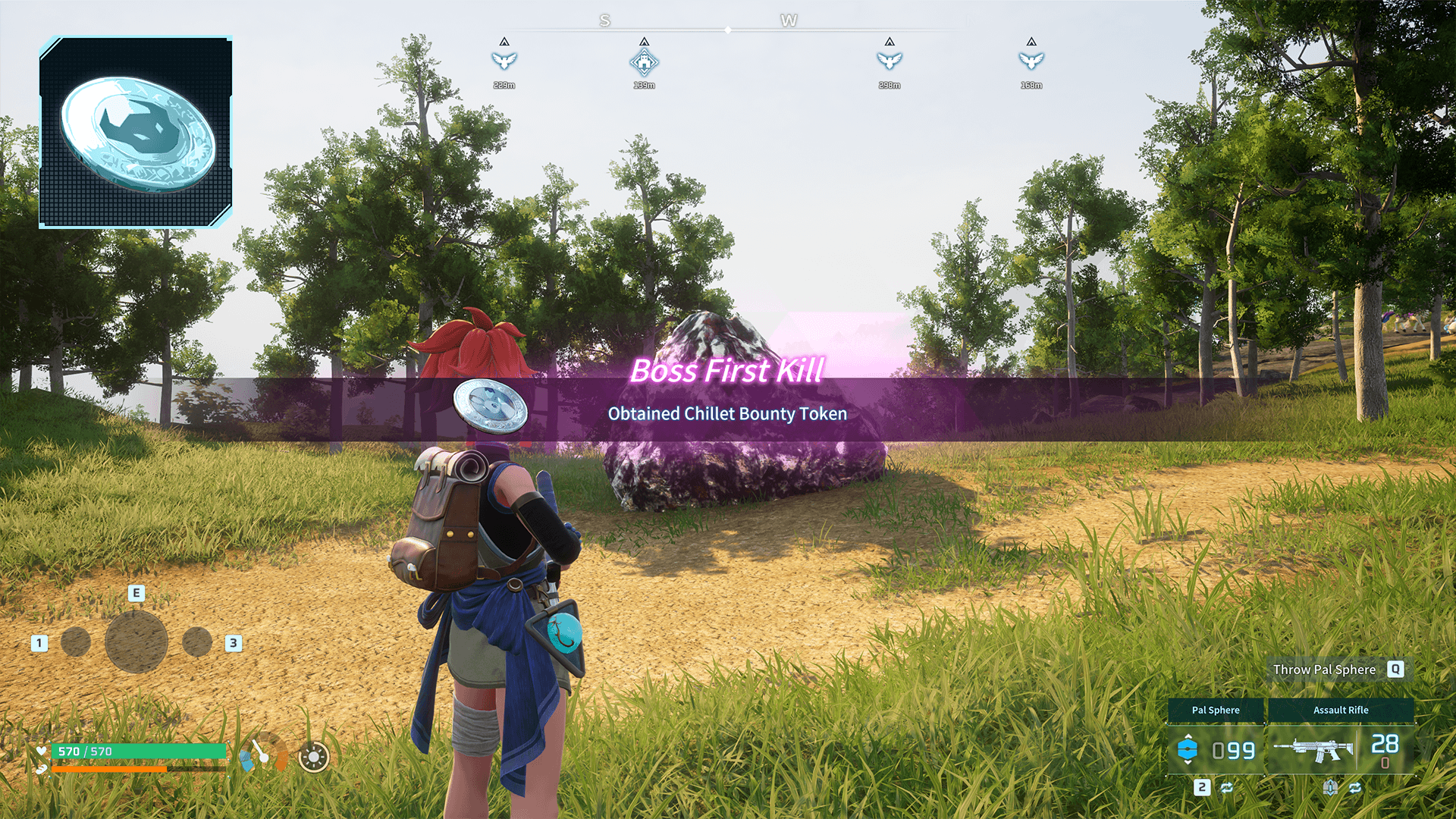The height and width of the screenshot is (819, 1456).
Task: Select the 229m fast travel compass marker
Action: click(x=504, y=61)
